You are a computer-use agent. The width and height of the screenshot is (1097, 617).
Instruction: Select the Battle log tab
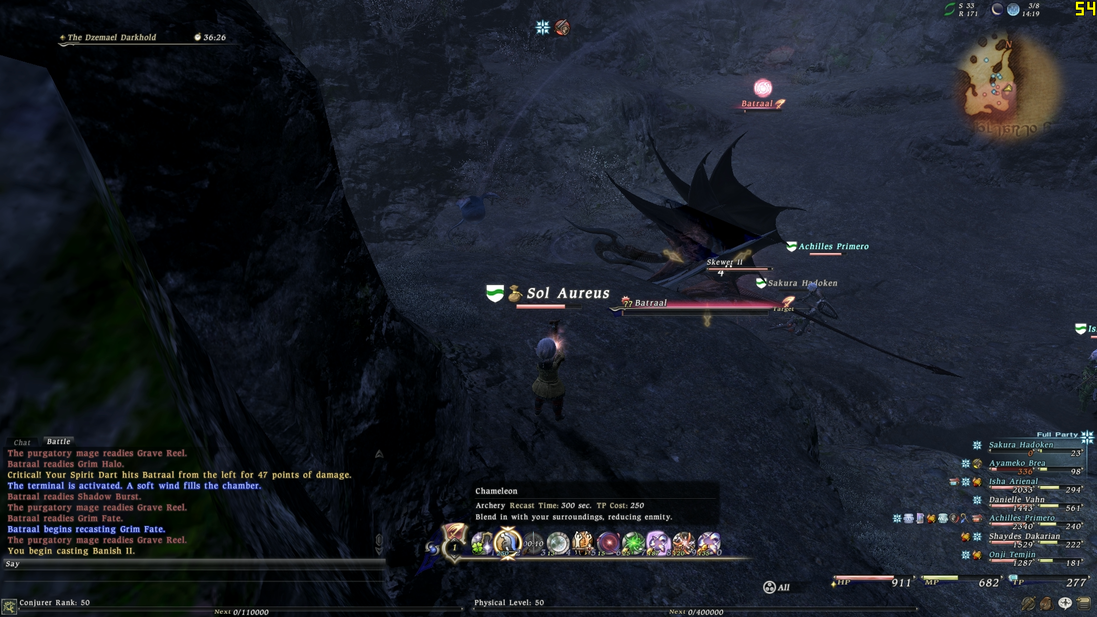[x=58, y=441]
